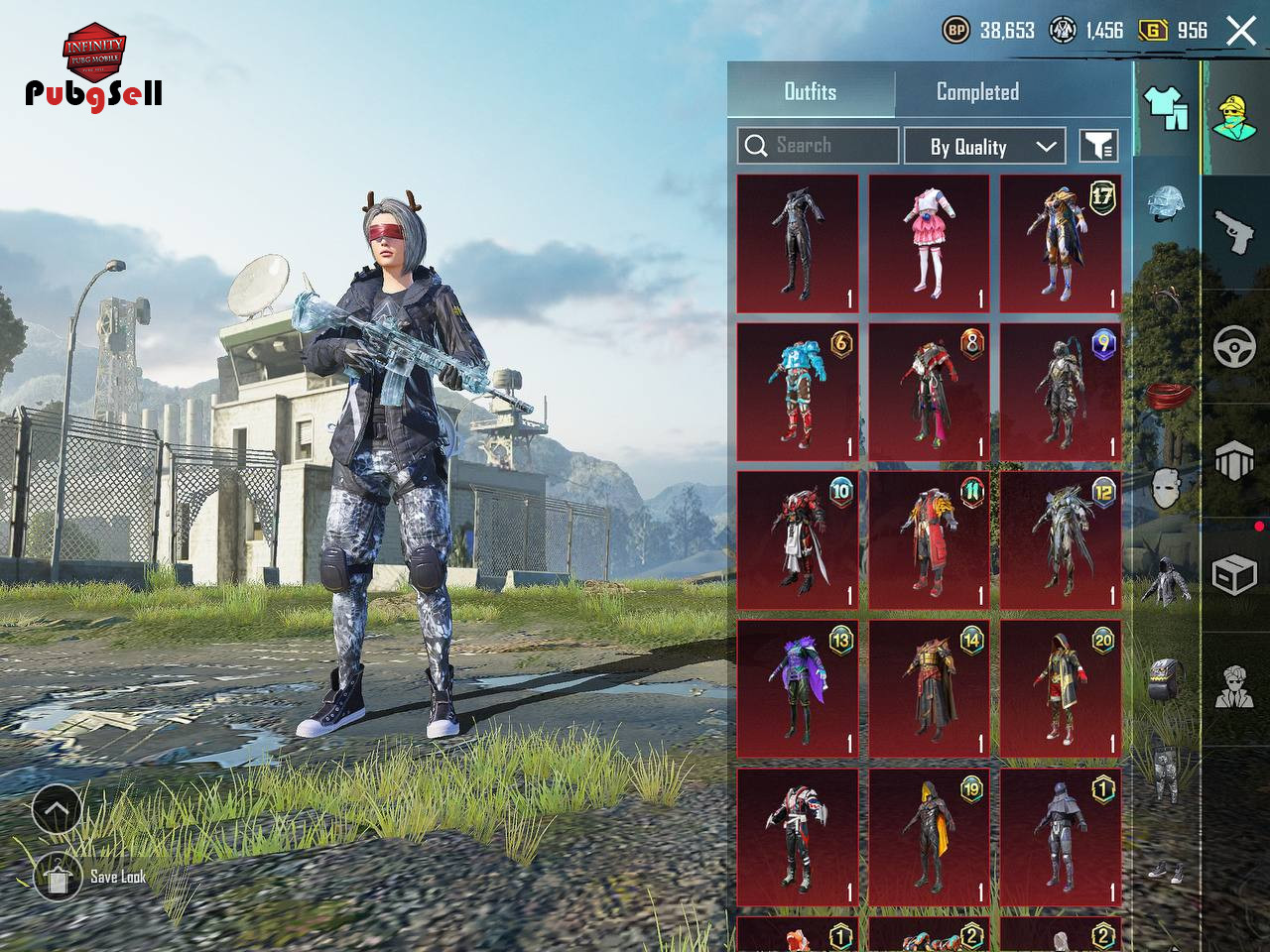The height and width of the screenshot is (952, 1270).
Task: Pick the outfit with level 6 badge
Action: pos(798,392)
